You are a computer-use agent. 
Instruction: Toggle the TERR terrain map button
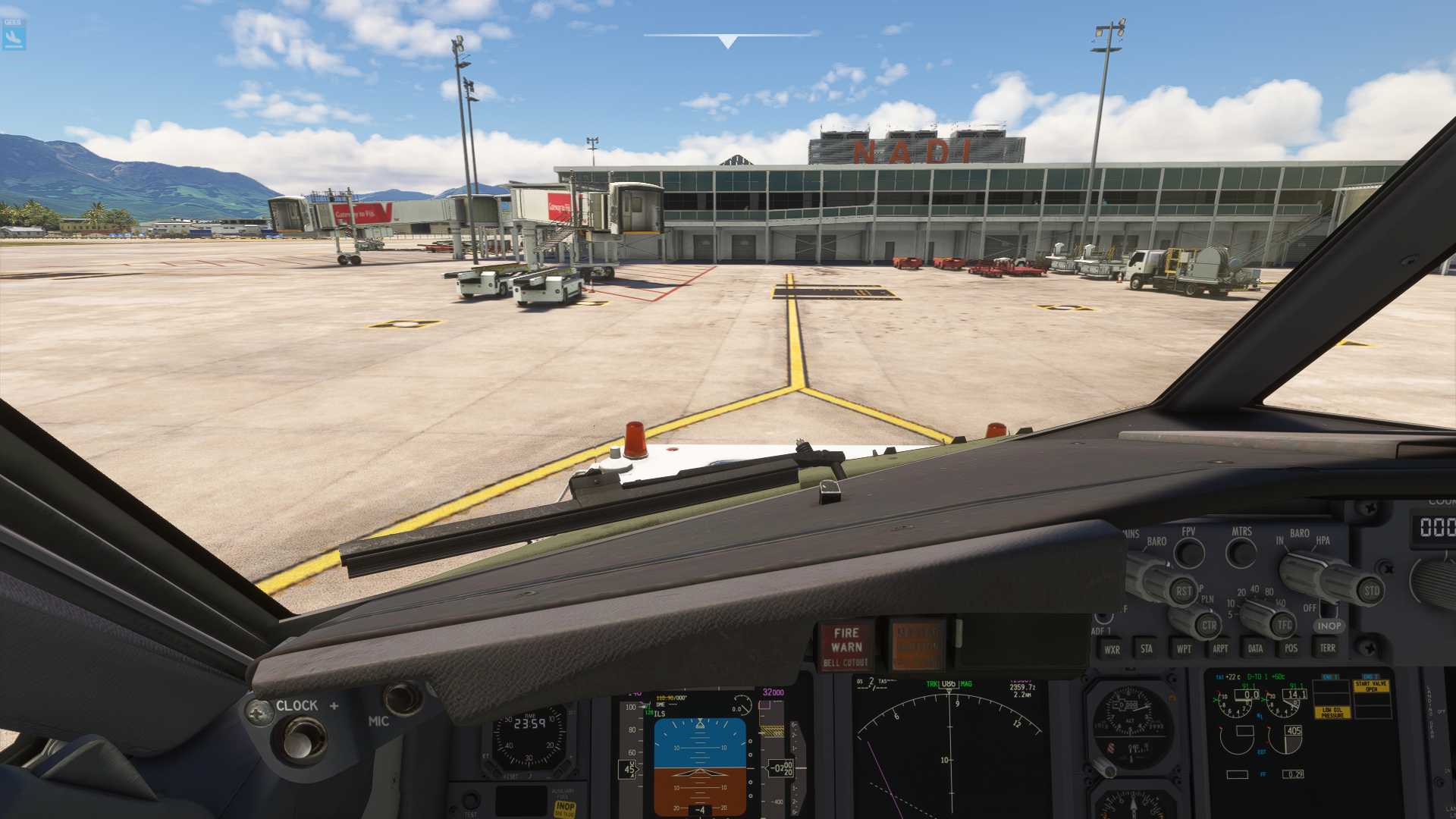pyautogui.click(x=1327, y=648)
